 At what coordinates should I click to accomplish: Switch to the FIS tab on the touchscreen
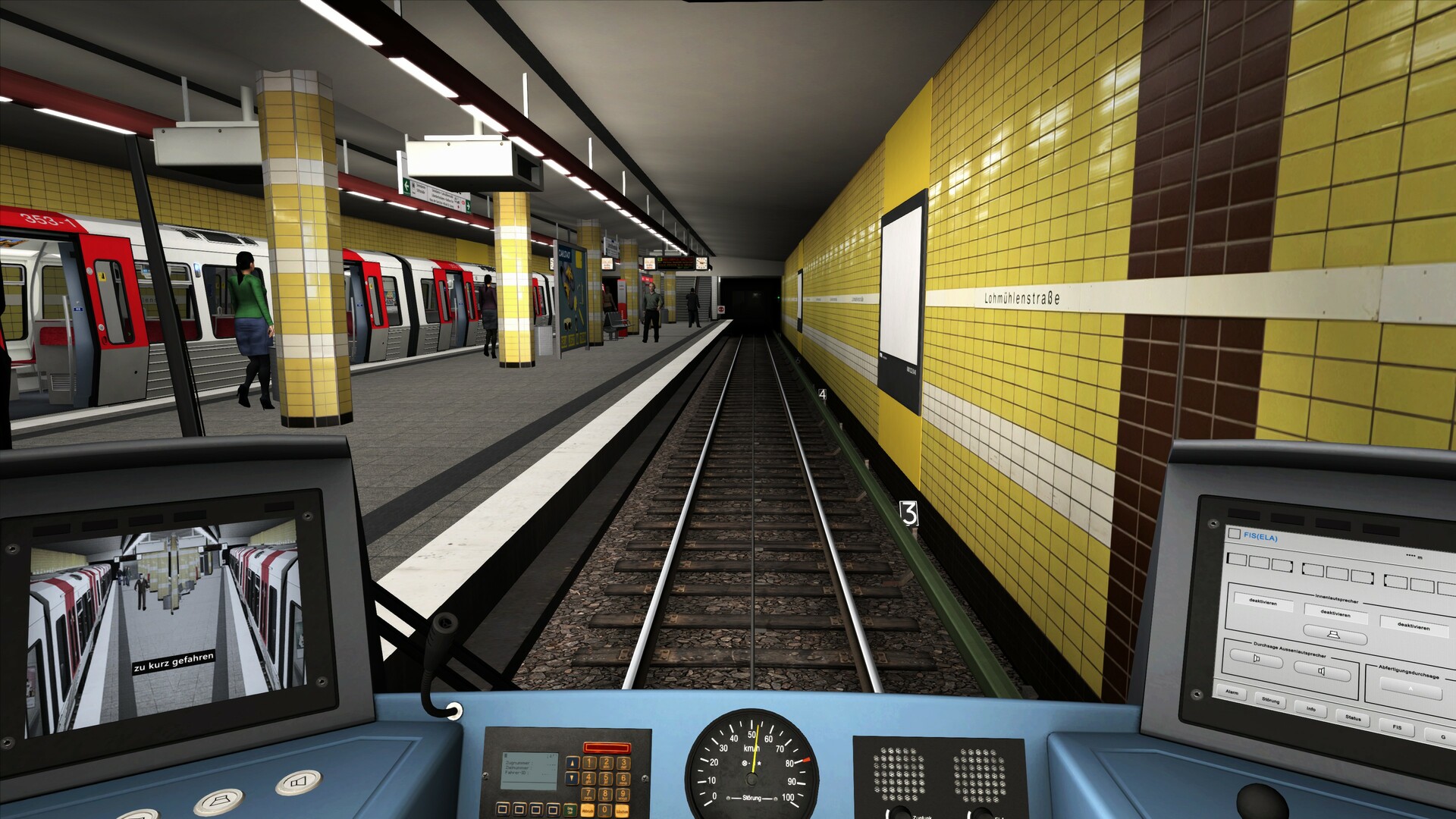pyautogui.click(x=1398, y=726)
